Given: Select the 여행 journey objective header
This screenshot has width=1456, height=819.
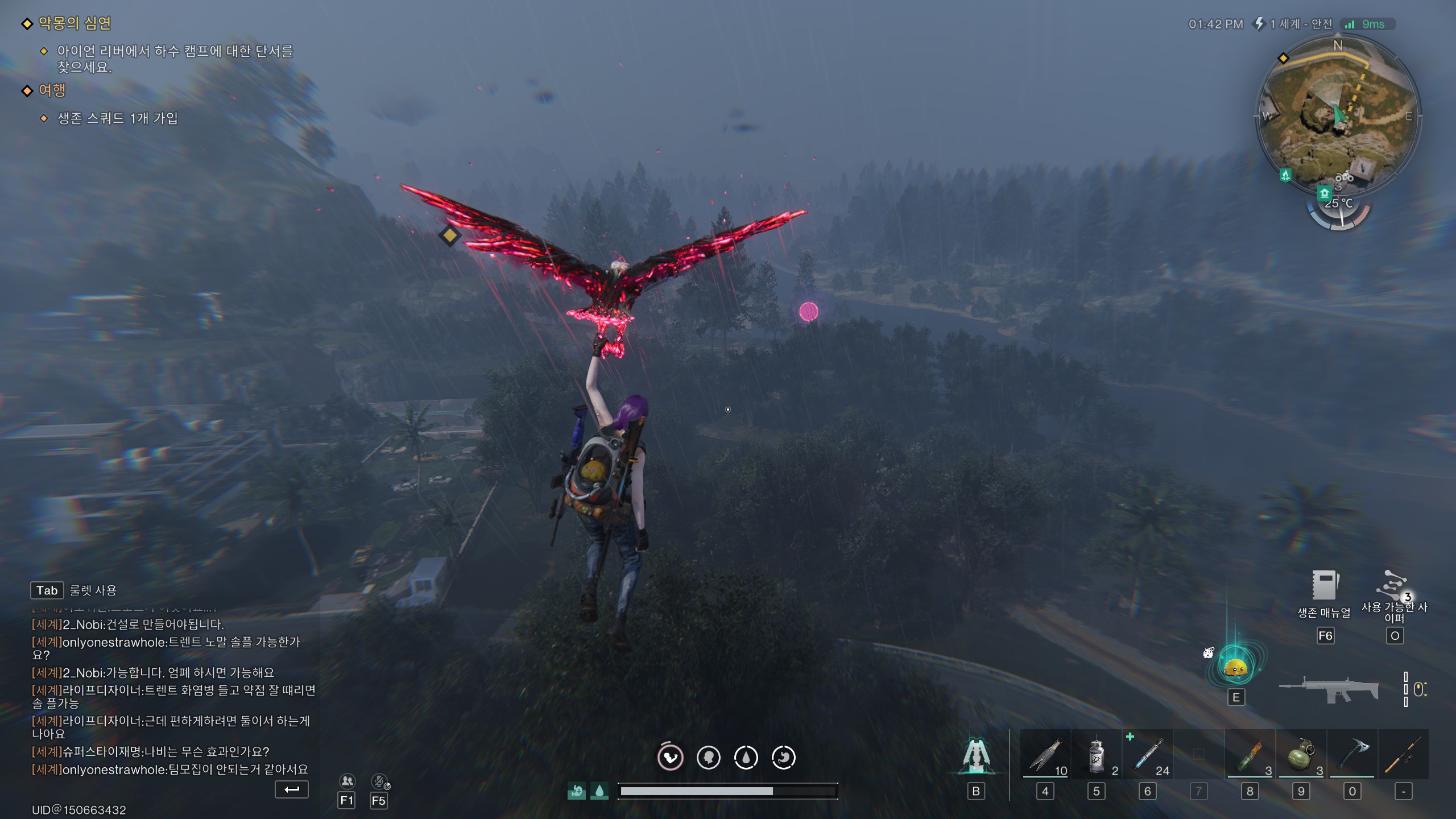Looking at the screenshot, I should pos(52,90).
